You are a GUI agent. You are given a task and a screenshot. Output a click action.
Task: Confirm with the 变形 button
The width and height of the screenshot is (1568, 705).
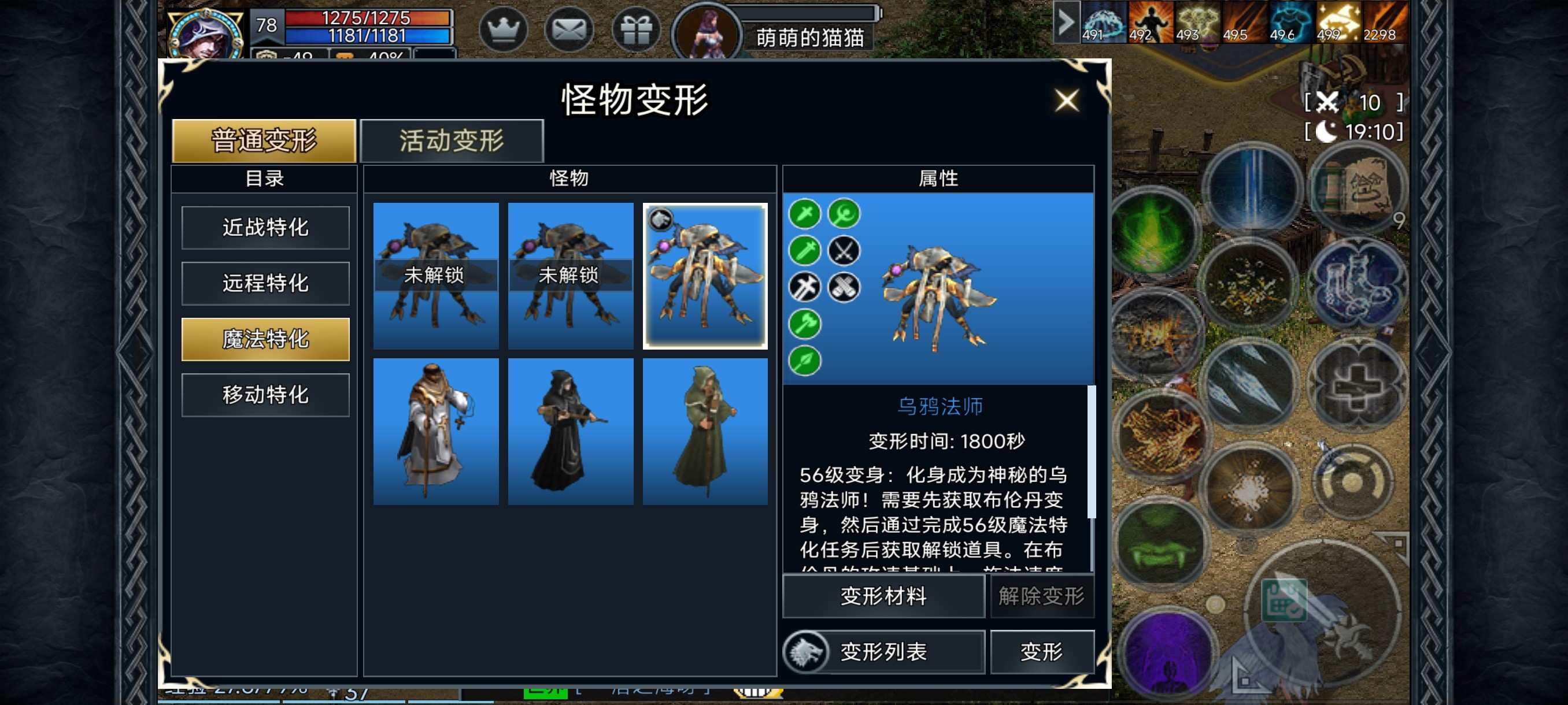pos(1041,652)
